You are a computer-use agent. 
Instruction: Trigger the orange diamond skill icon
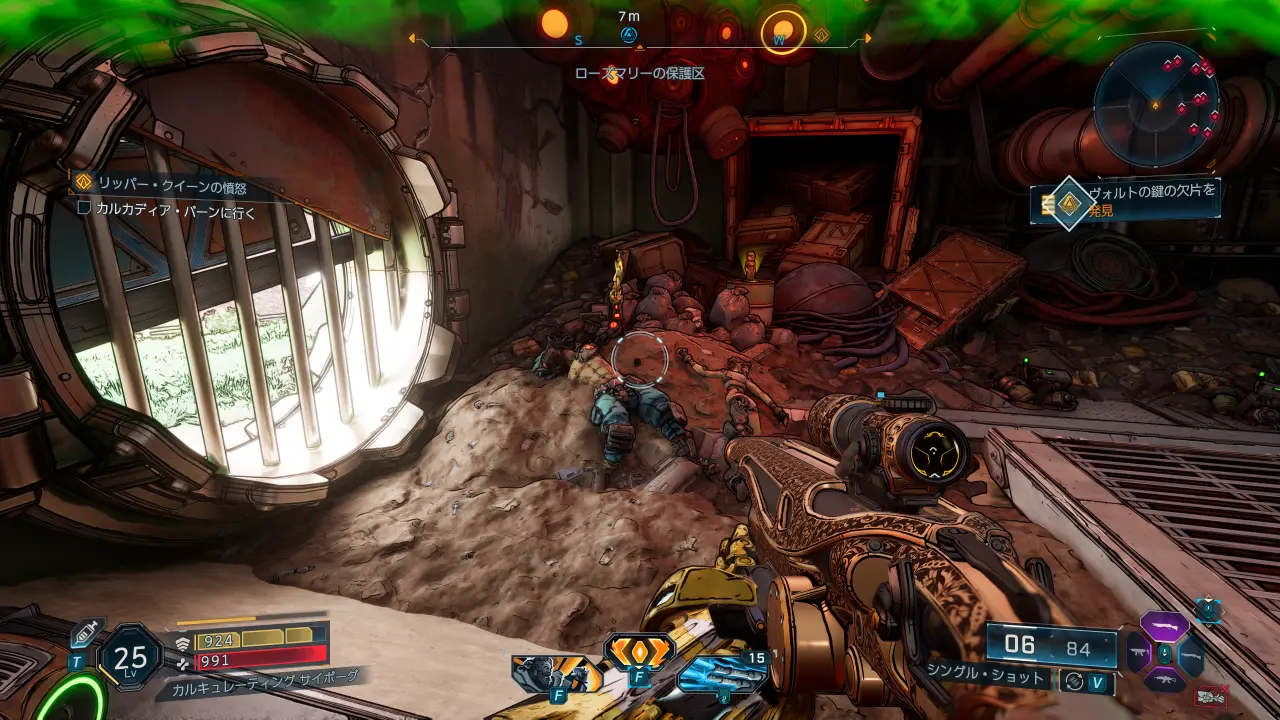pyautogui.click(x=638, y=651)
